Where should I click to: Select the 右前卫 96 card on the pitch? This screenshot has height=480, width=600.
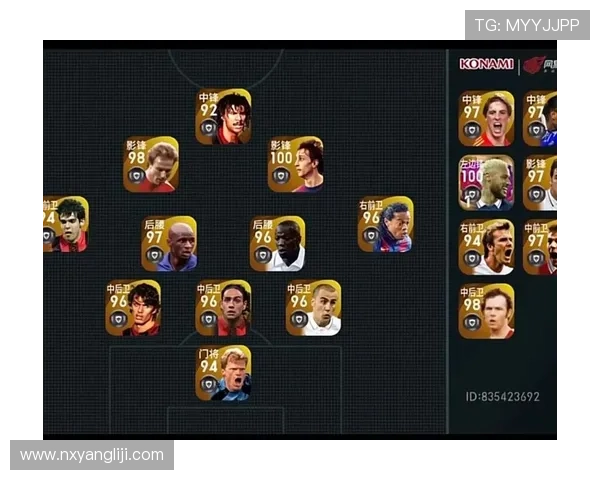(x=385, y=224)
